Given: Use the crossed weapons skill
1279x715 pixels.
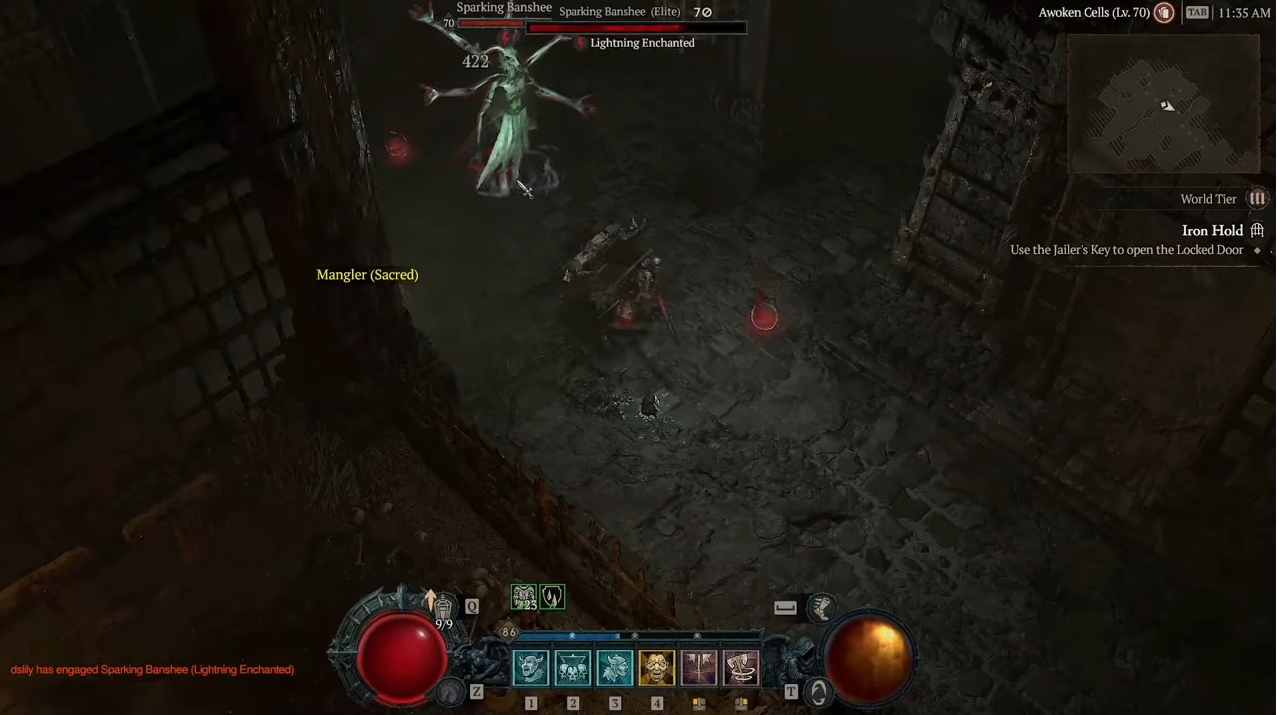Looking at the screenshot, I should (x=699, y=668).
